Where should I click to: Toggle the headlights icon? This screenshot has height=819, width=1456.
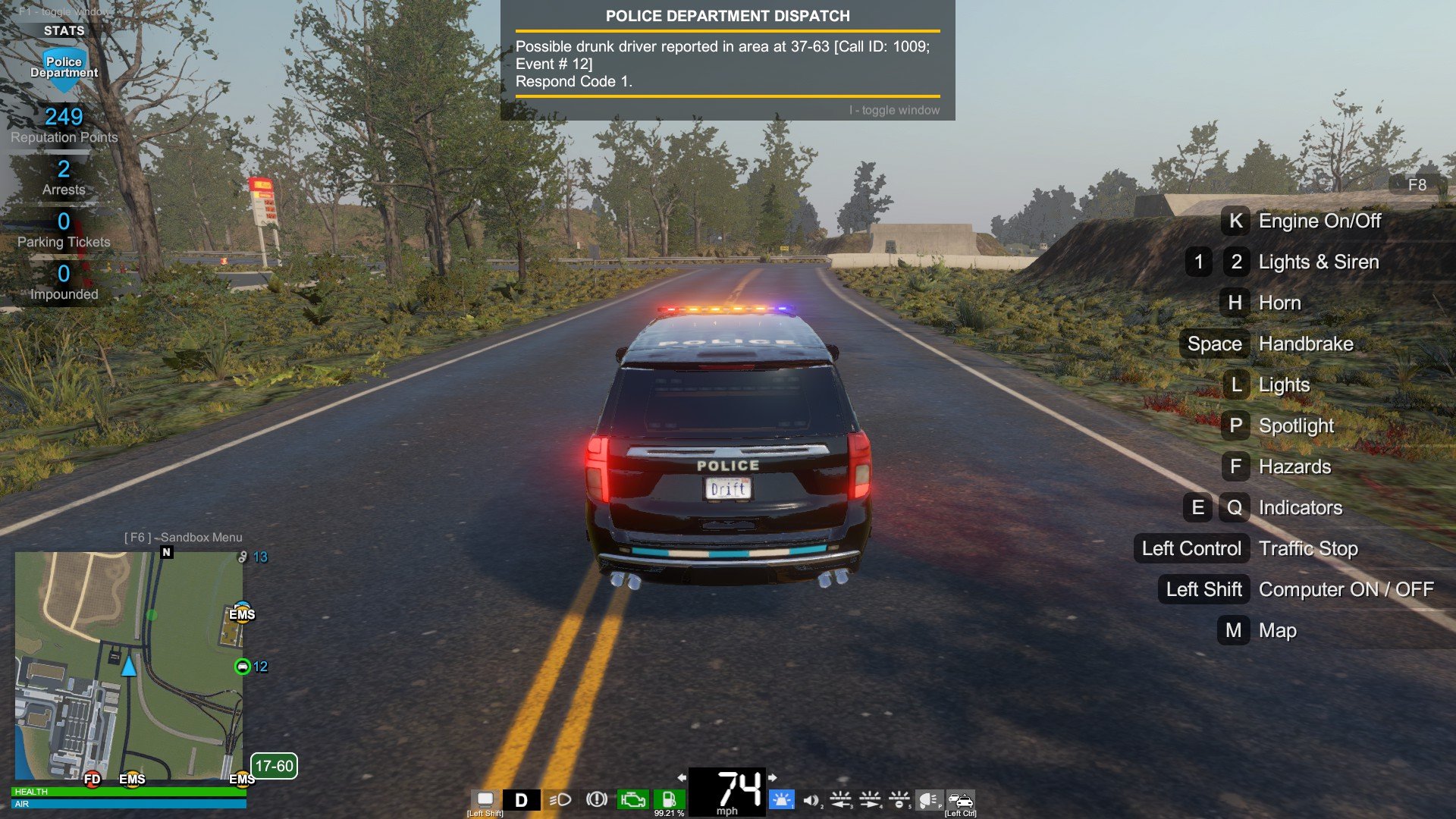coord(560,799)
